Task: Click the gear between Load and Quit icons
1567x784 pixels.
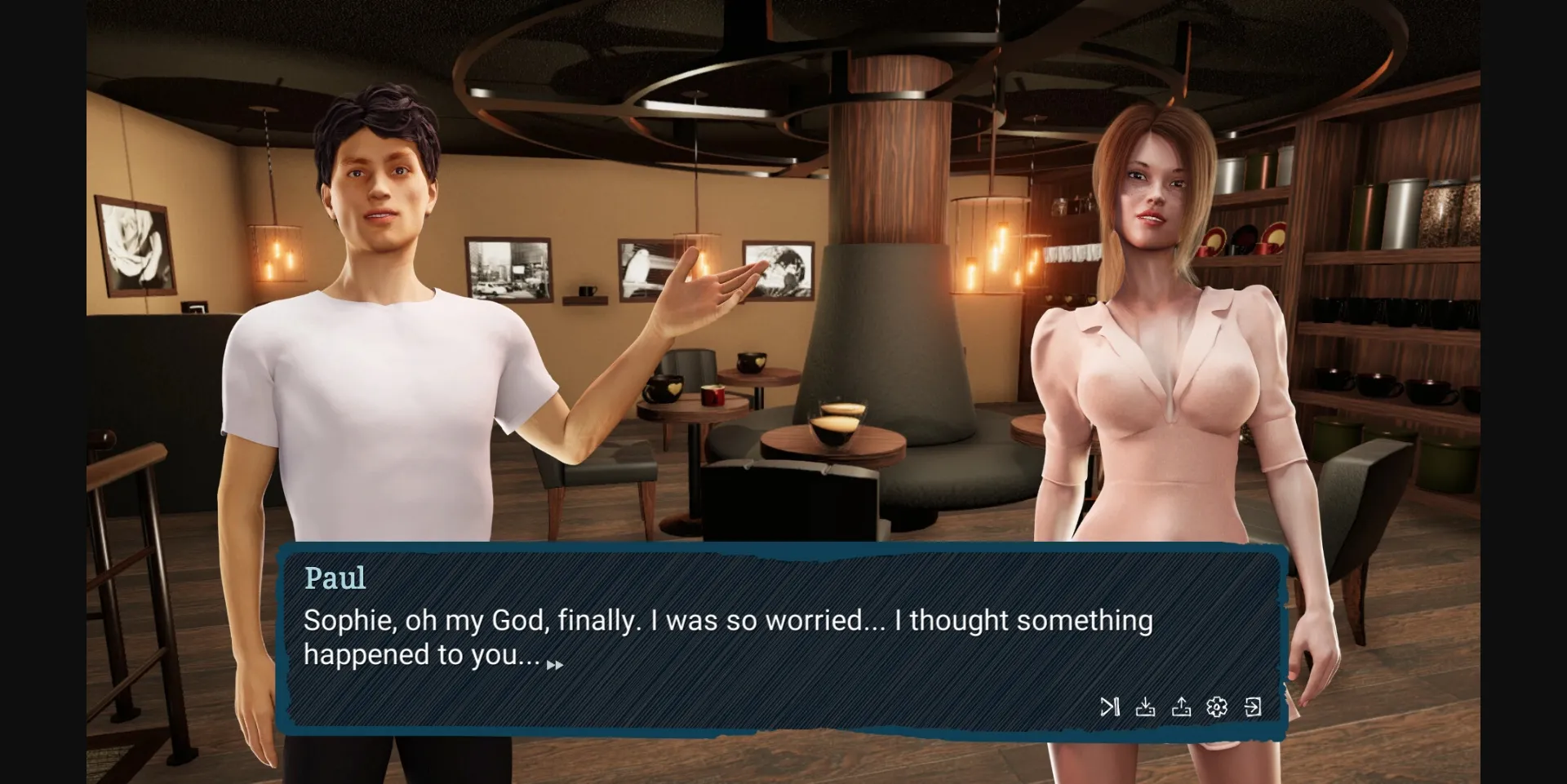Action: (x=1216, y=706)
